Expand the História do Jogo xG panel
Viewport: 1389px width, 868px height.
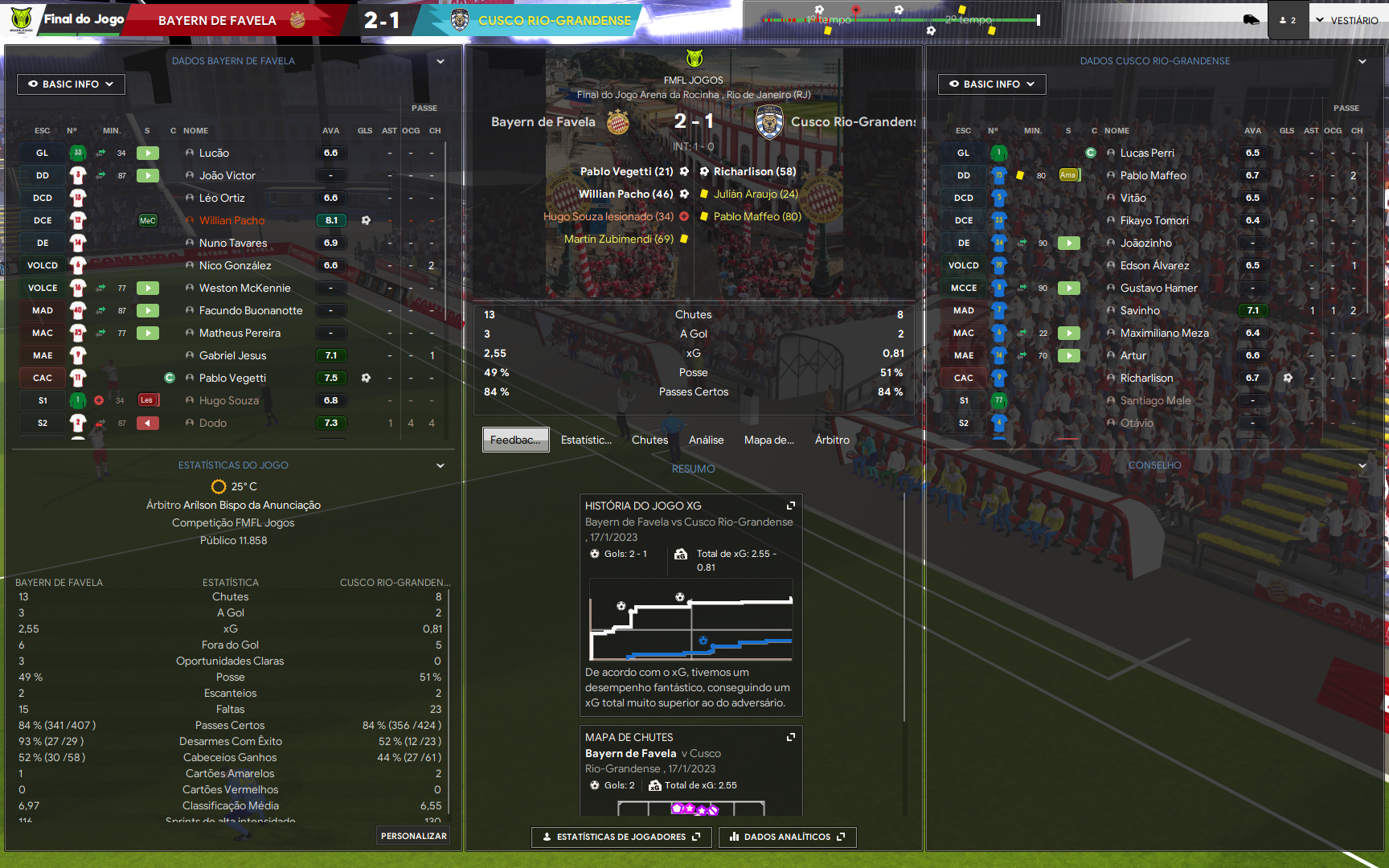[x=791, y=506]
